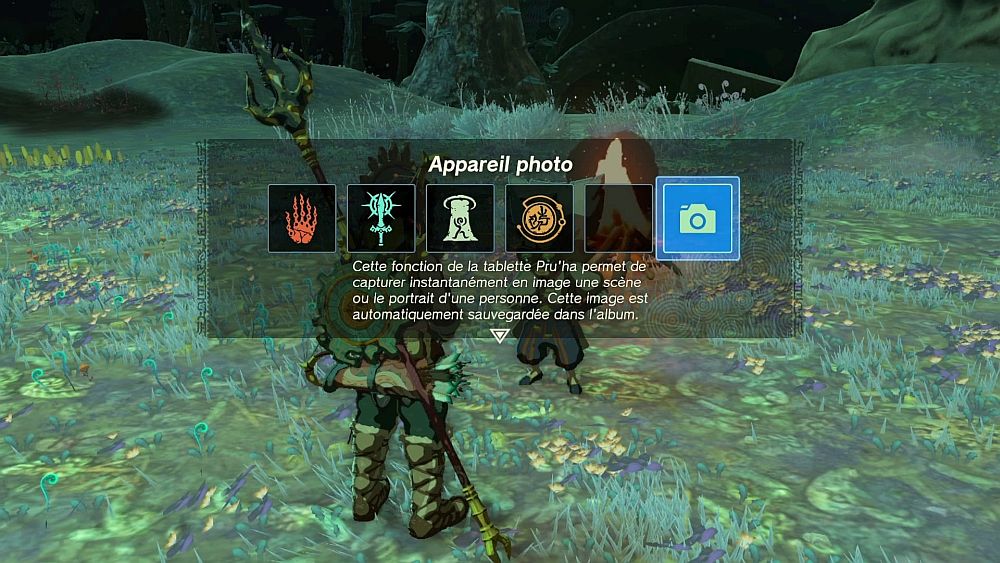The image size is (1000, 563).
Task: Select the red hand Ultrahand ability
Action: tap(302, 218)
